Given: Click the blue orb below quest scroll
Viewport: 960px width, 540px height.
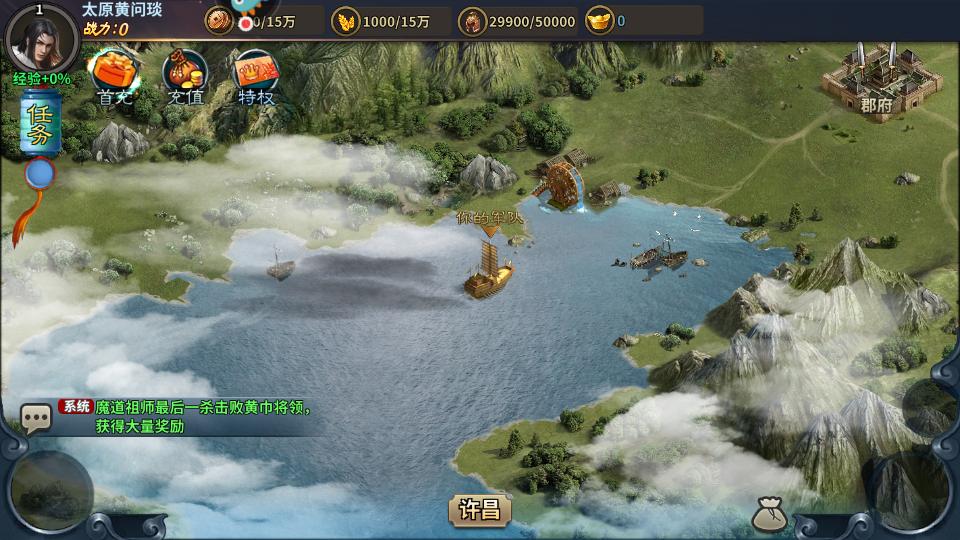Looking at the screenshot, I should [x=41, y=175].
